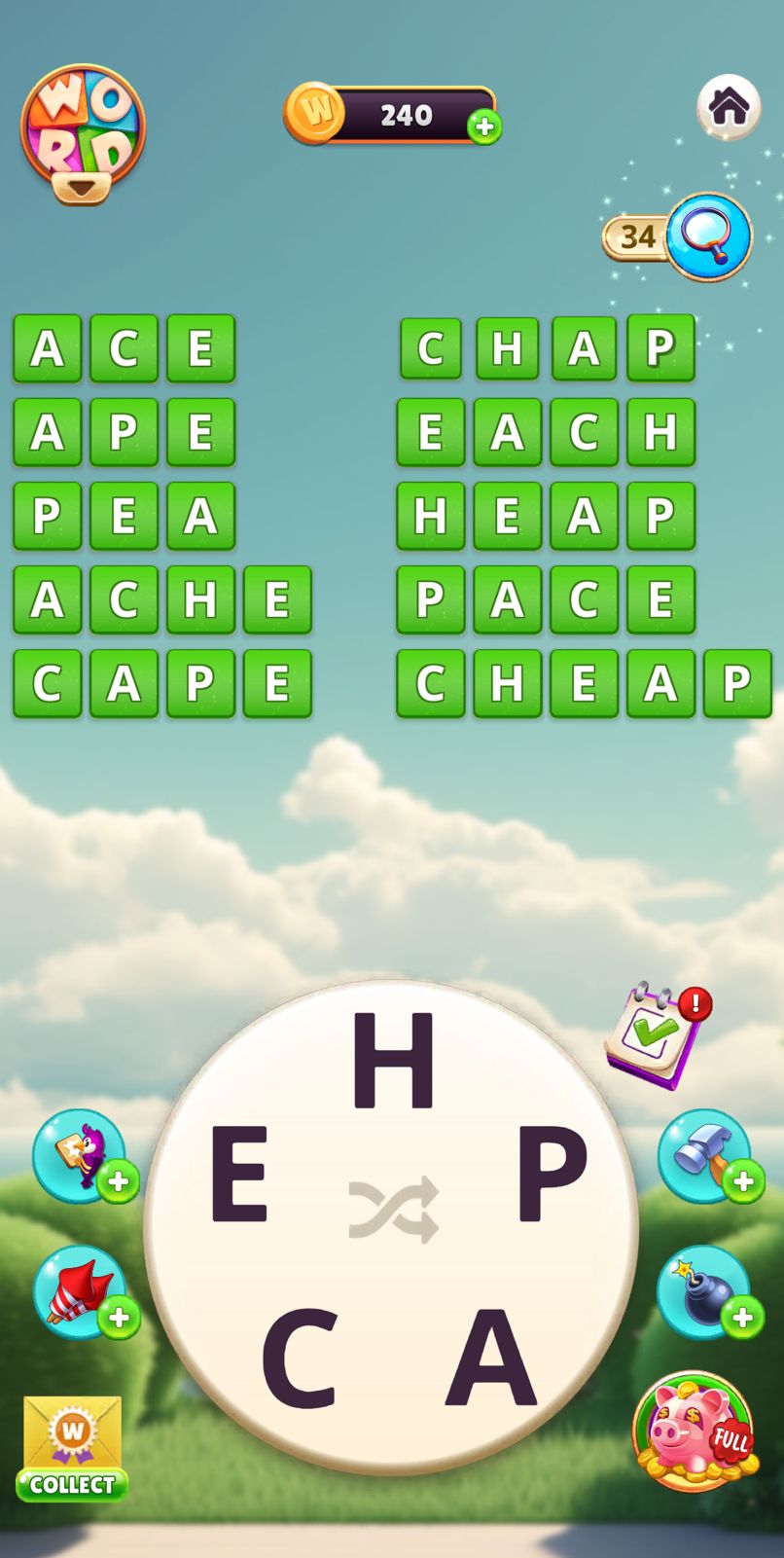Use the purple bird booster

pos(80,1156)
